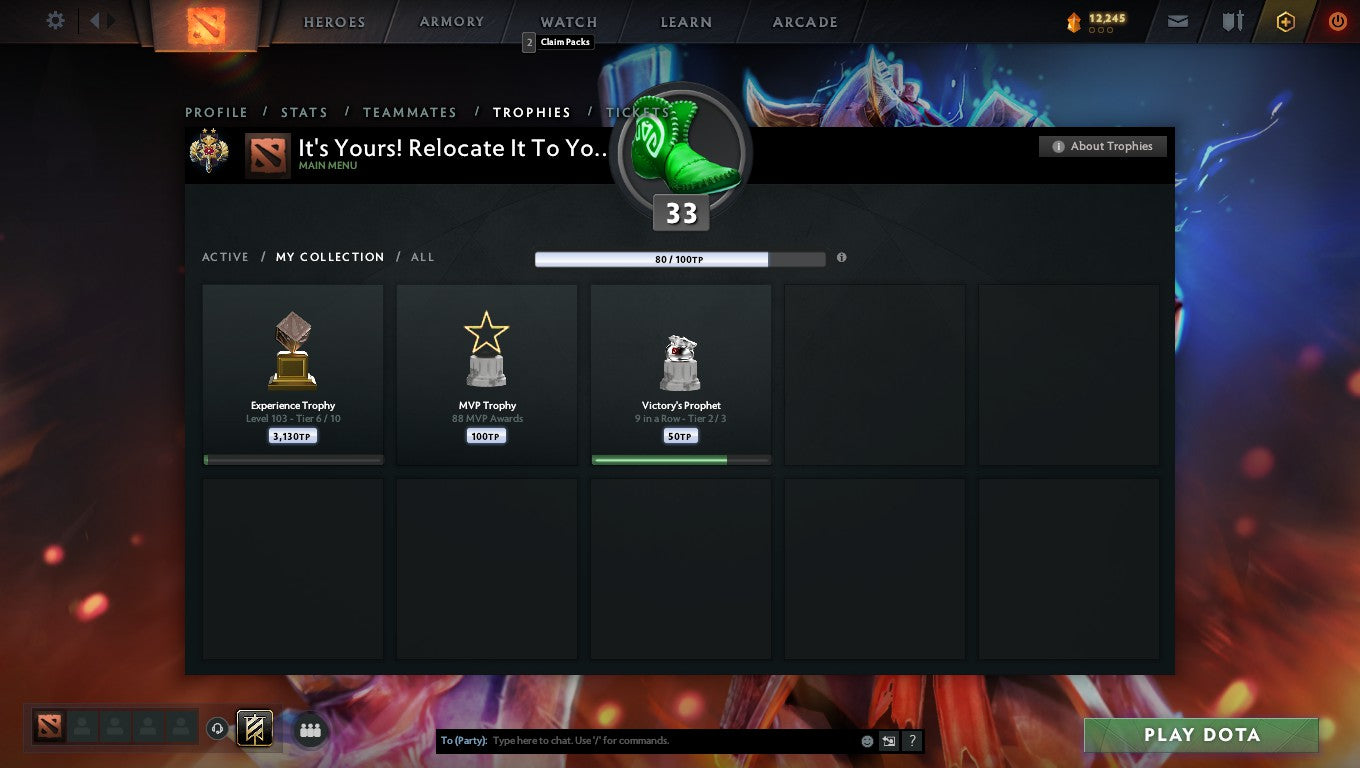Screen dimensions: 1360x768
Task: Select the MVP Trophy card
Action: 486,373
